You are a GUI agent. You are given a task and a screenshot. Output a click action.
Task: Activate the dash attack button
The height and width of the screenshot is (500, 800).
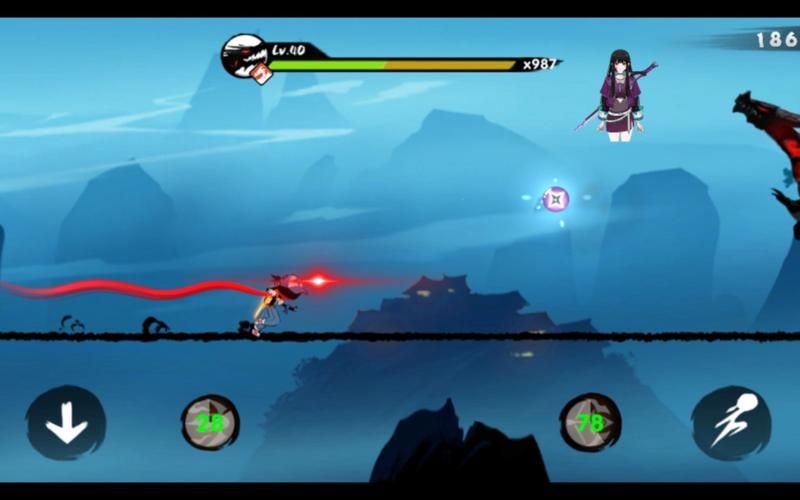[x=731, y=423]
